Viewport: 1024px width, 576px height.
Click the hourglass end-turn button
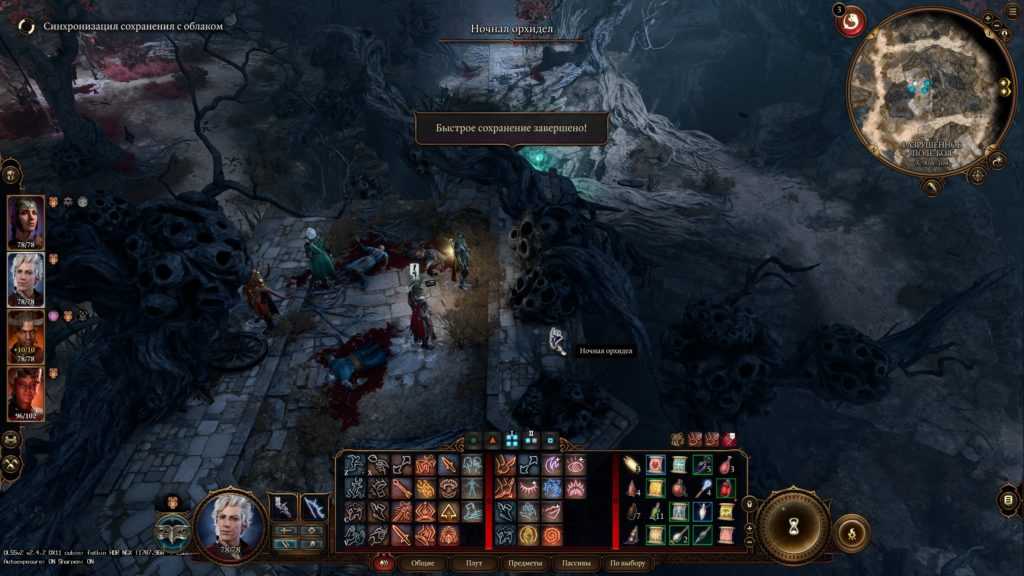793,524
